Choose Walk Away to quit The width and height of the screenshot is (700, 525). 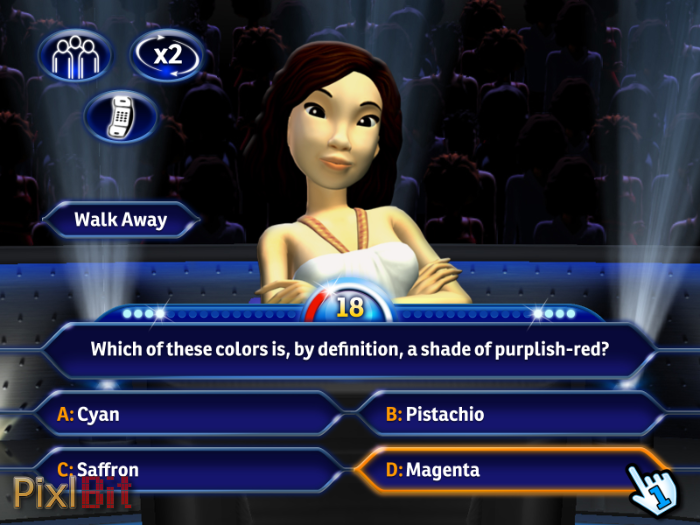click(121, 219)
